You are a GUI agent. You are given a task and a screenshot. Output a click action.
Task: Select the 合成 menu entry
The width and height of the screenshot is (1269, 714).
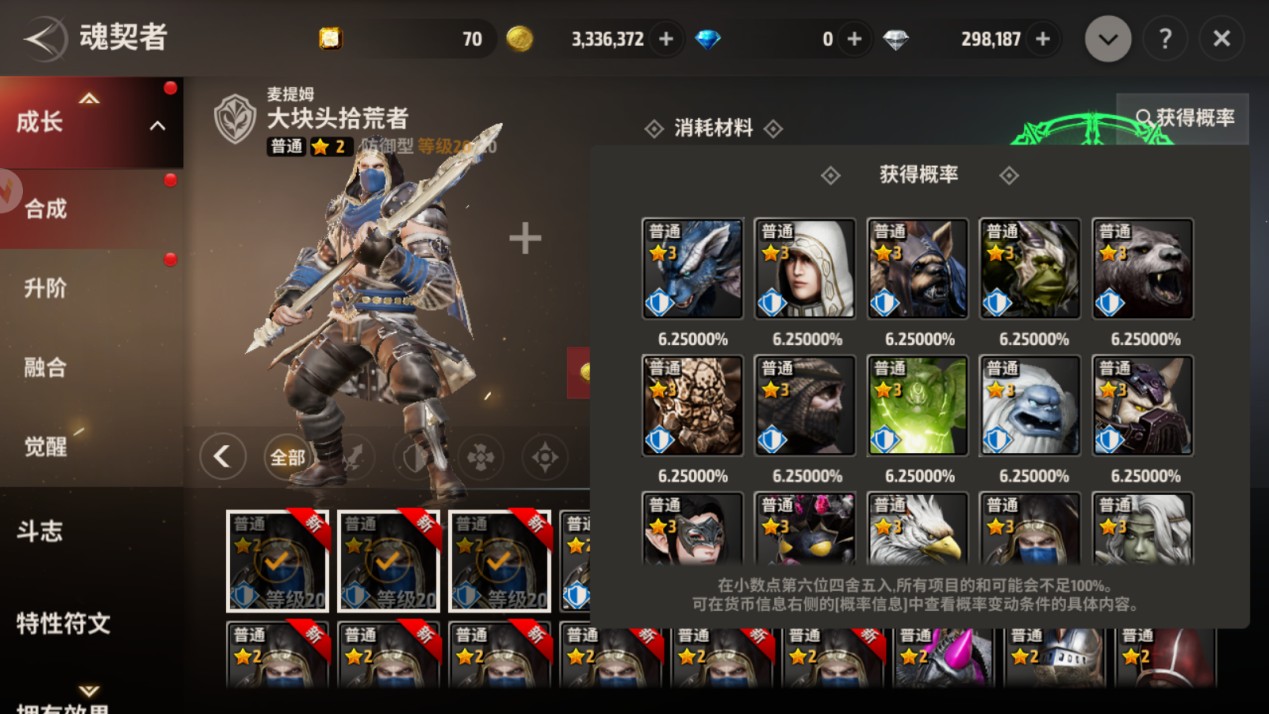[46, 209]
